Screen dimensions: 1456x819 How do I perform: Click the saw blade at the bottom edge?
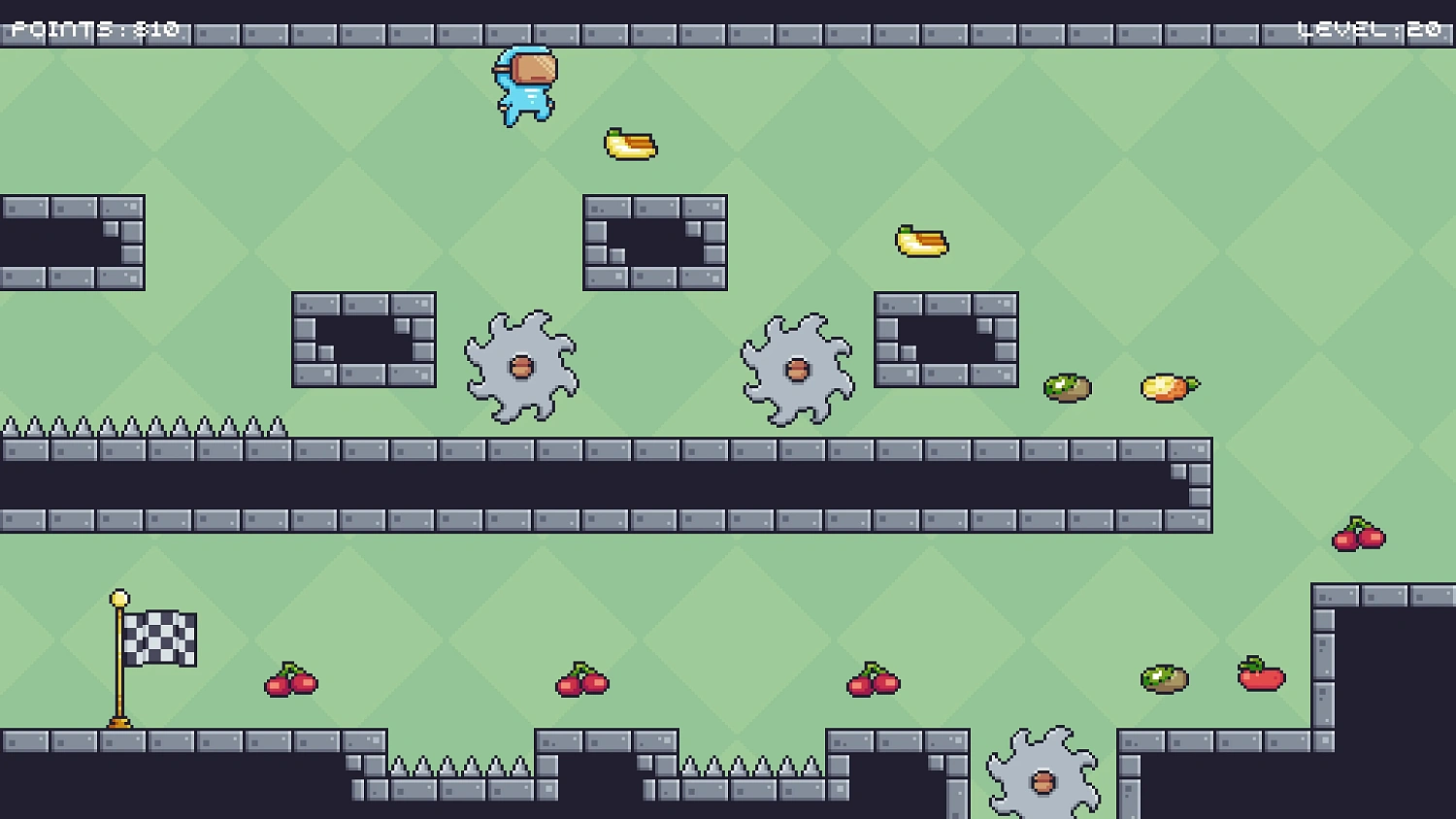pyautogui.click(x=1042, y=779)
